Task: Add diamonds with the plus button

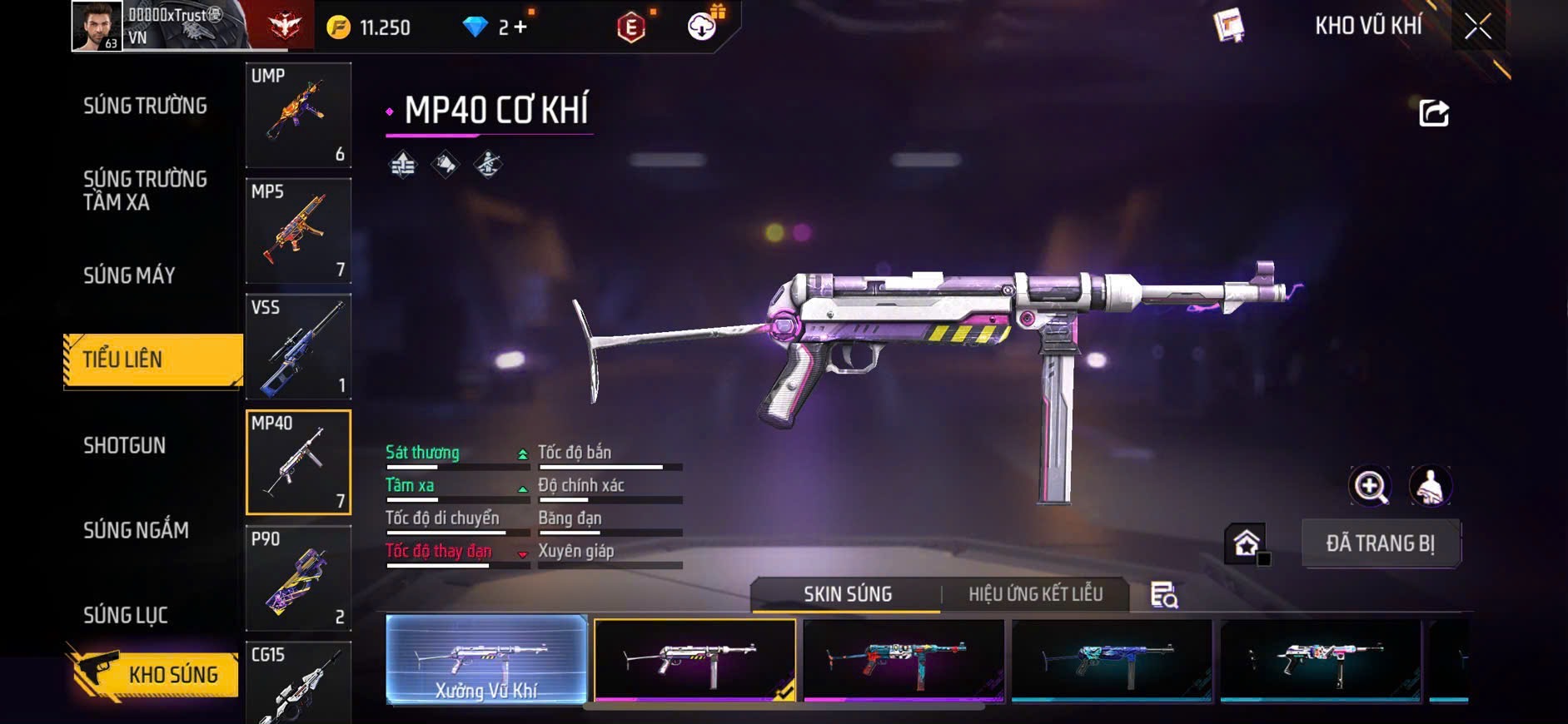Action: coord(520,27)
